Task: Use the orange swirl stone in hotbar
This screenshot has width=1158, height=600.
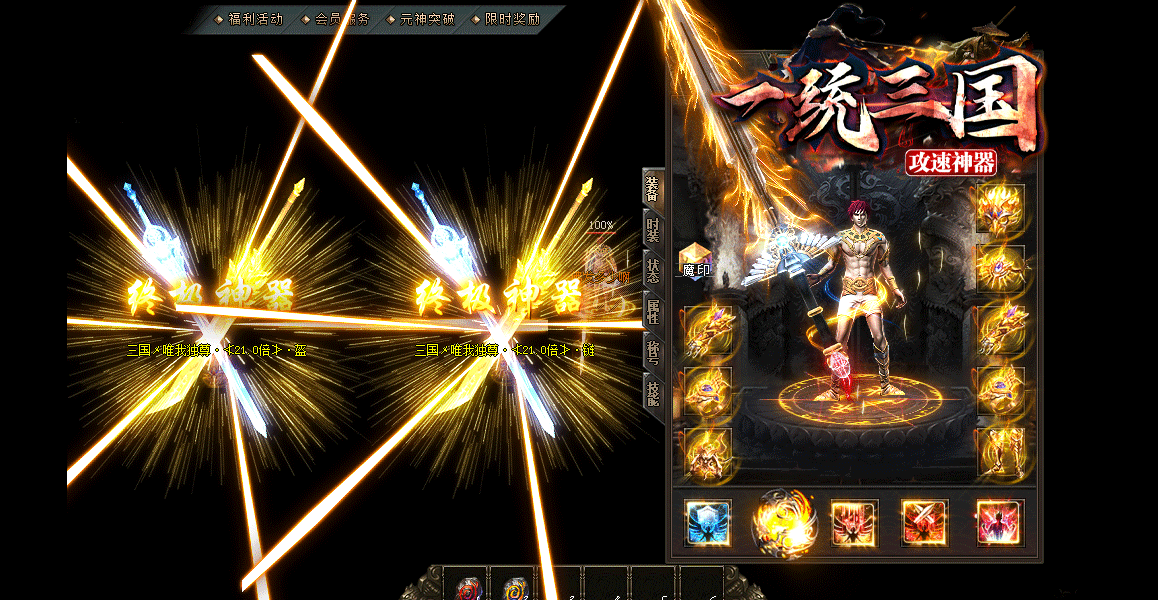Action: point(513,589)
